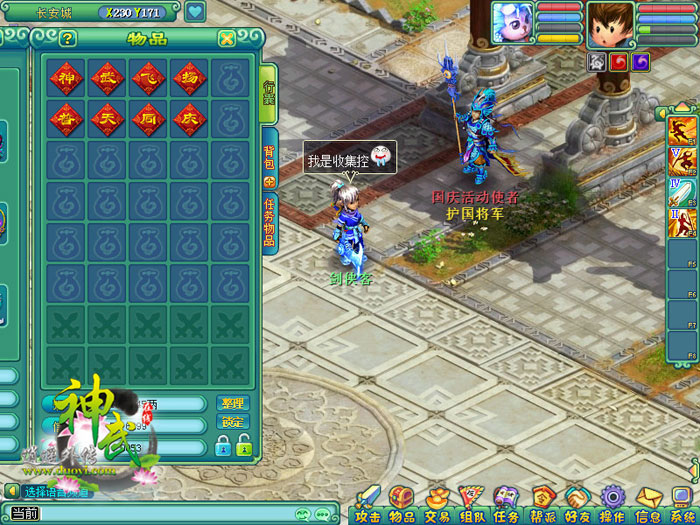The height and width of the screenshot is (525, 700).
Task: Switch to the 行囊 tab
Action: (x=269, y=95)
